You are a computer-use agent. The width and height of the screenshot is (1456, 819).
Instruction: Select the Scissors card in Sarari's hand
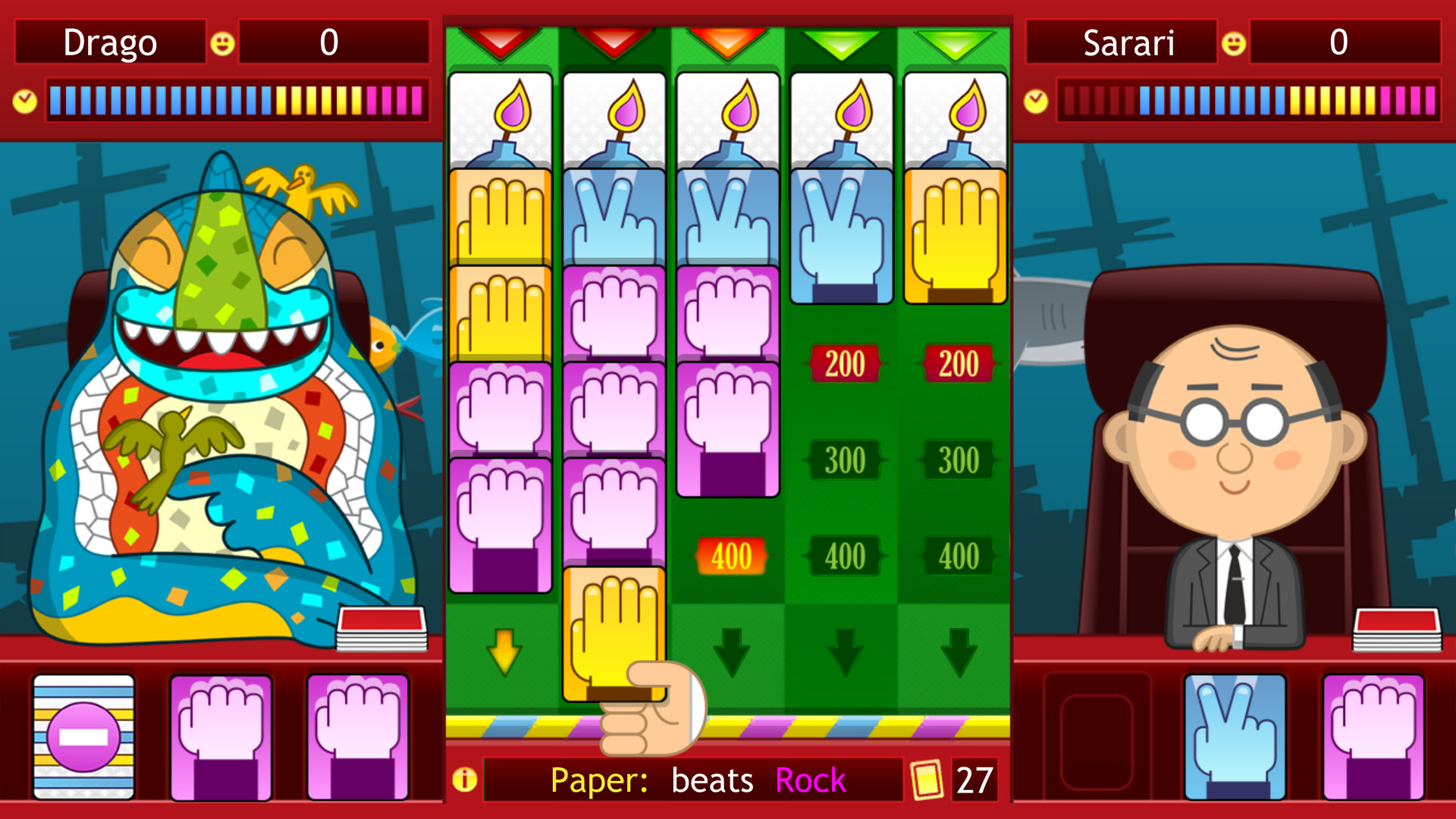[x=1236, y=734]
